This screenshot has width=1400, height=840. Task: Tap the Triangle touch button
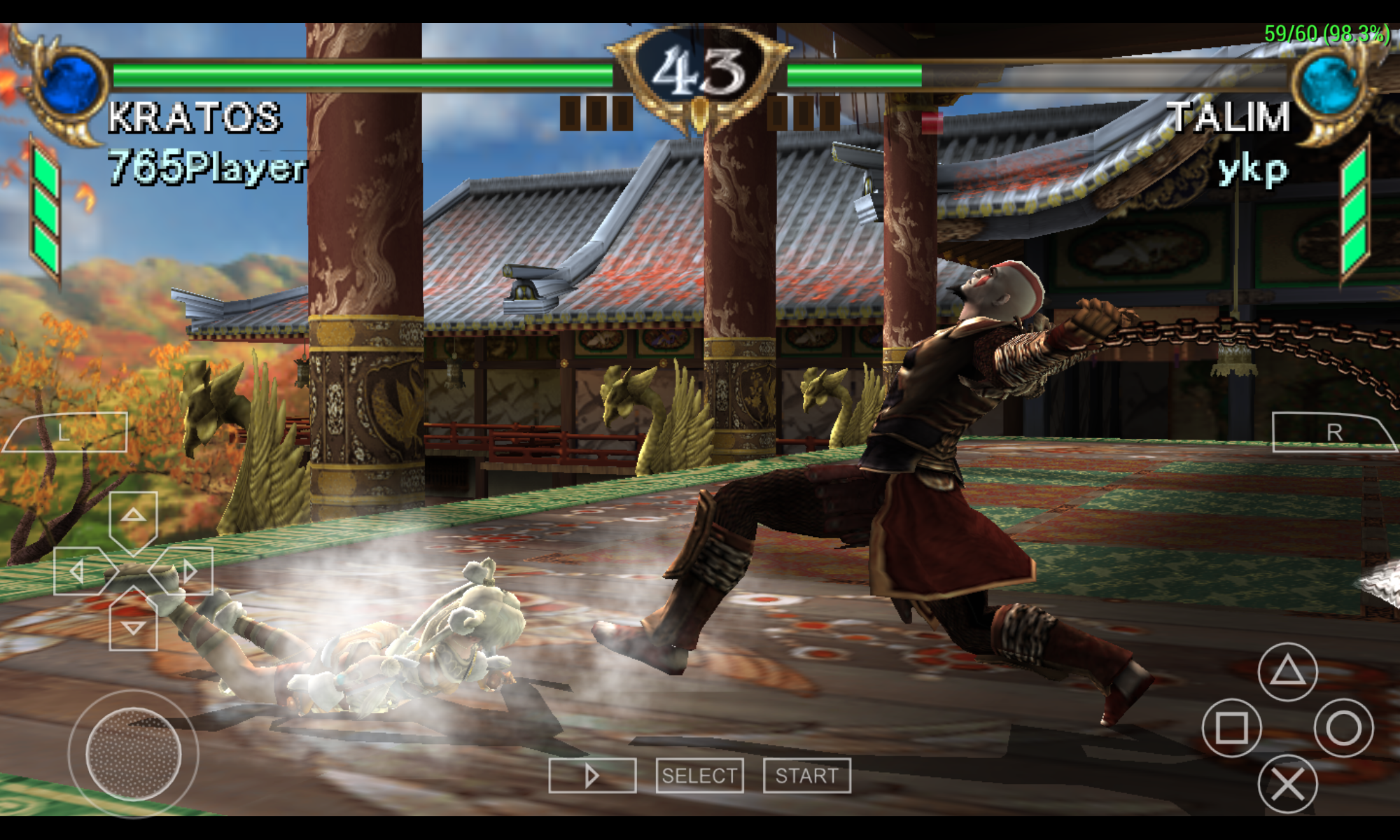pos(1287,672)
